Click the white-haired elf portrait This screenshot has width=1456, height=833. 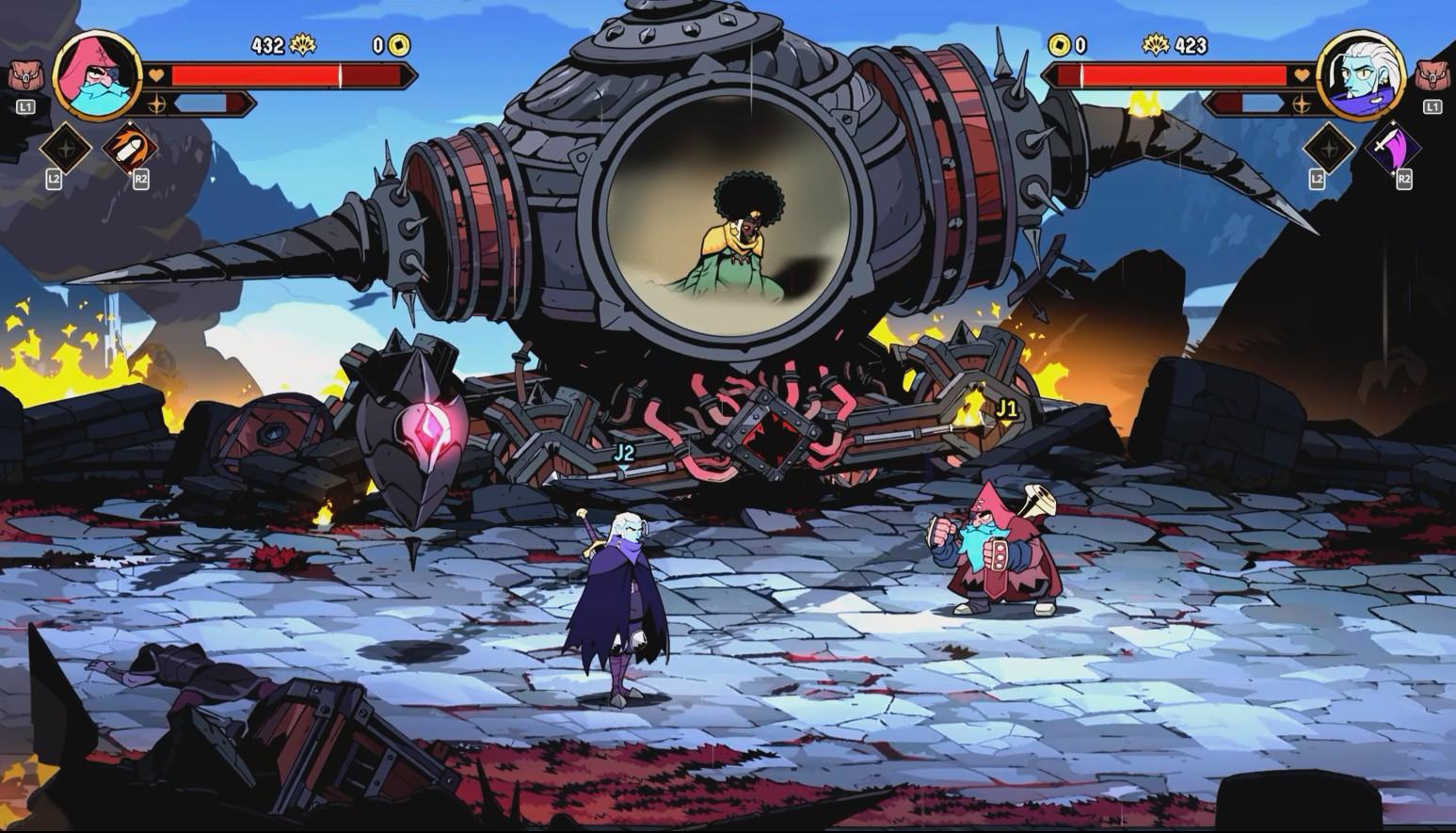coord(1360,75)
